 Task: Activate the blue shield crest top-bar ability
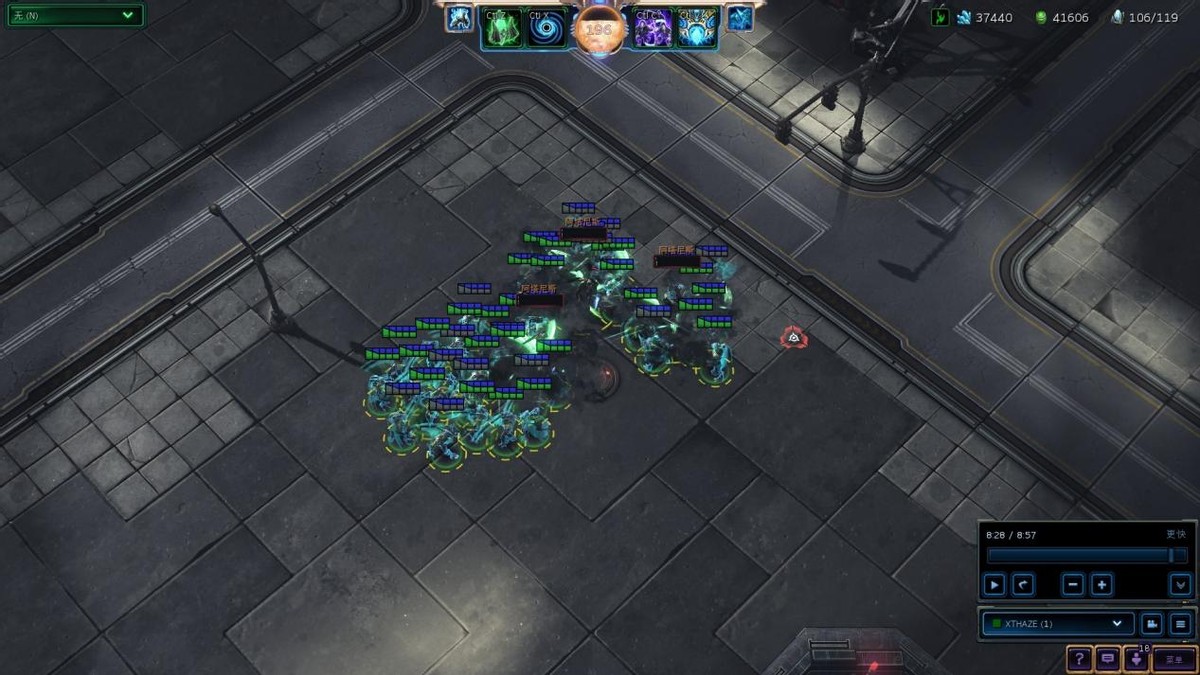pyautogui.click(x=697, y=28)
